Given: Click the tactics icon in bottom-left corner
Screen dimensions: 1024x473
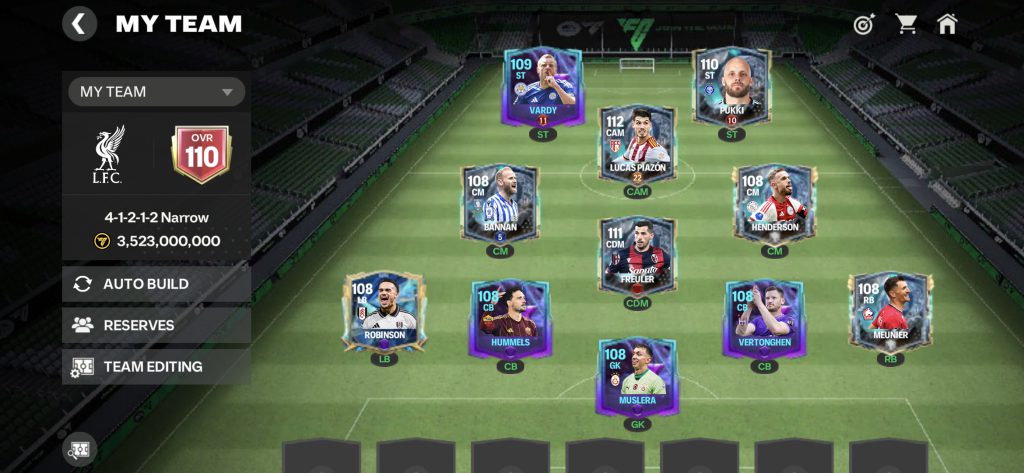Looking at the screenshot, I should tap(79, 449).
